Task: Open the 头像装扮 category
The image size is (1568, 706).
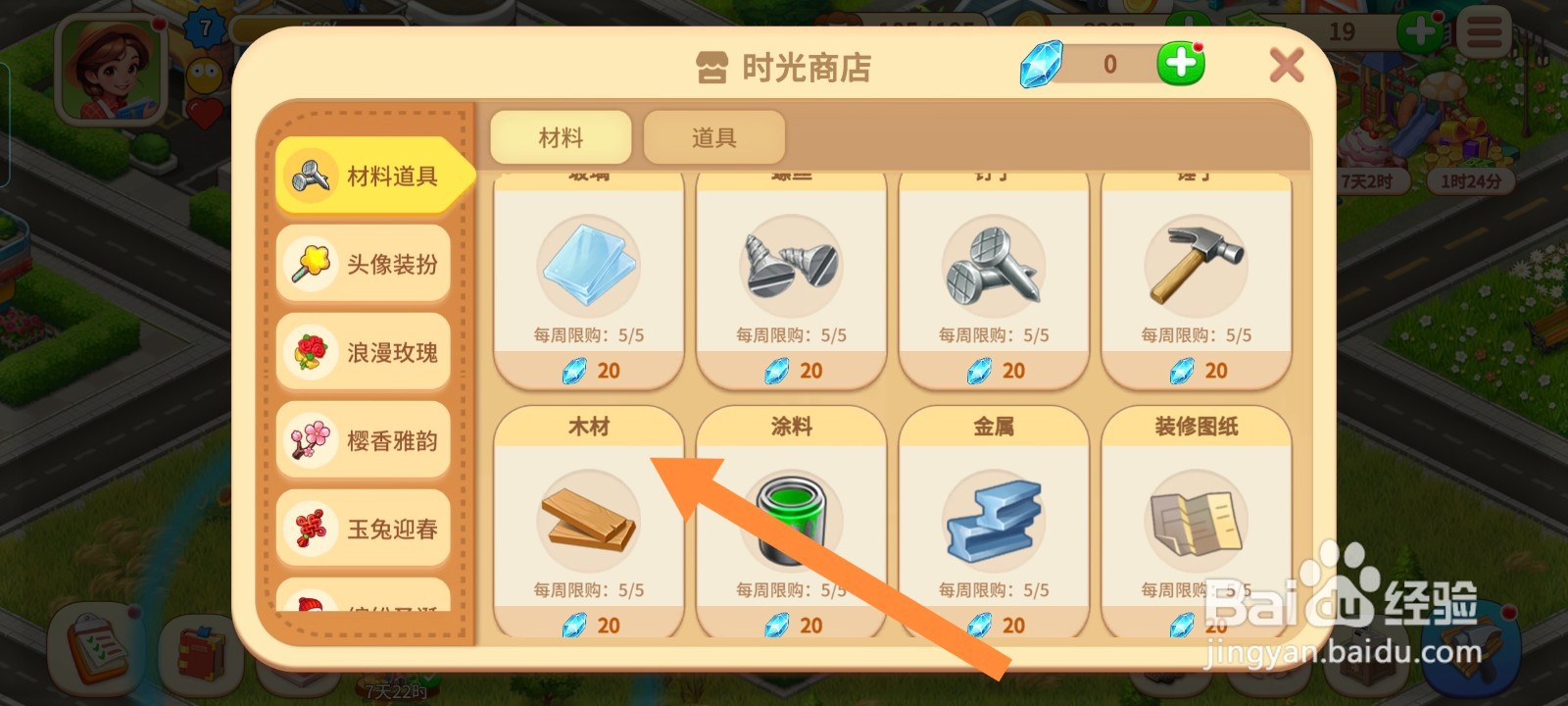Action: click(x=363, y=263)
